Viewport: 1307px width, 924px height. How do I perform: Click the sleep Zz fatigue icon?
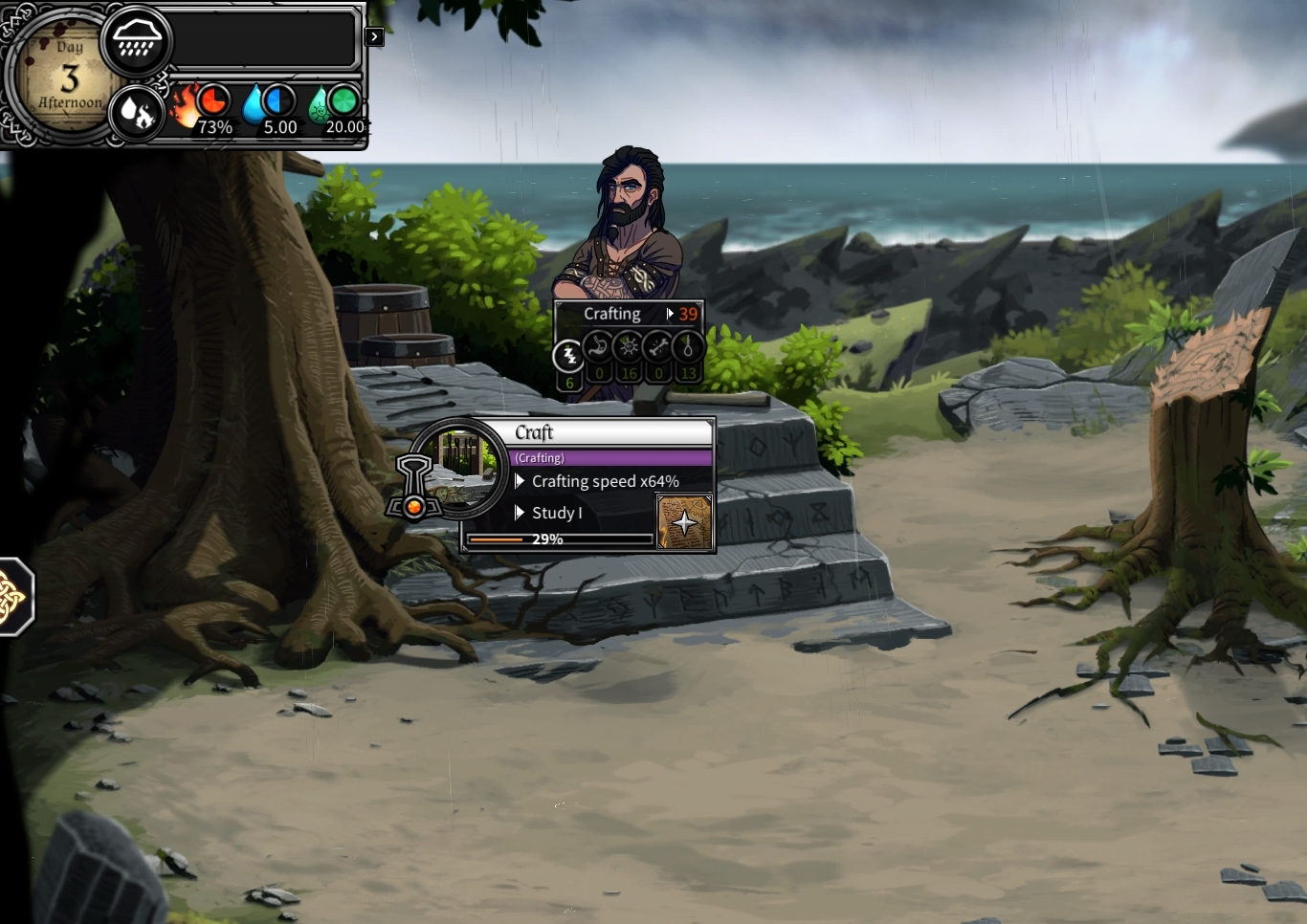569,356
